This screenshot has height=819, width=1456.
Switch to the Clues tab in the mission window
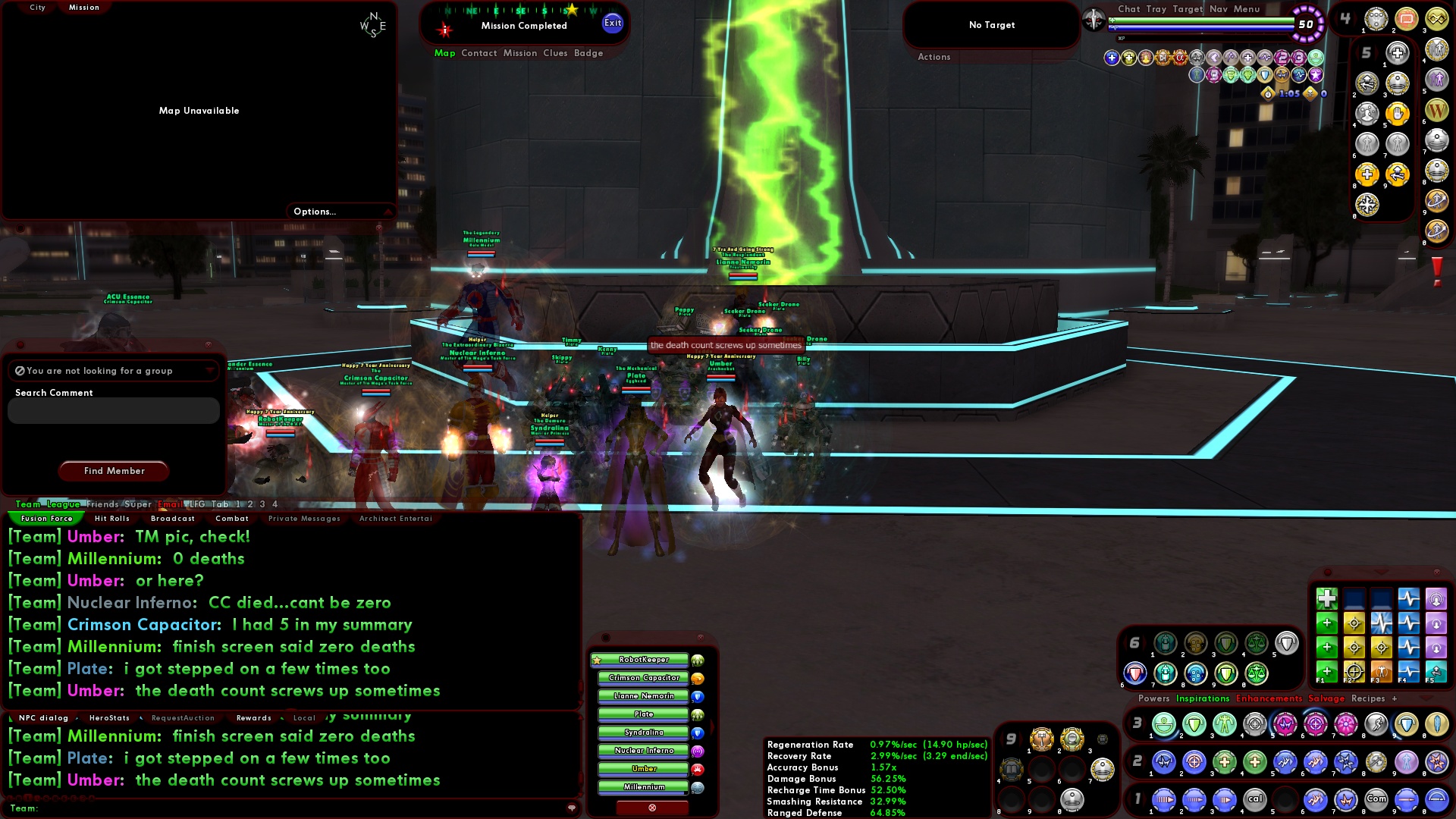click(554, 53)
